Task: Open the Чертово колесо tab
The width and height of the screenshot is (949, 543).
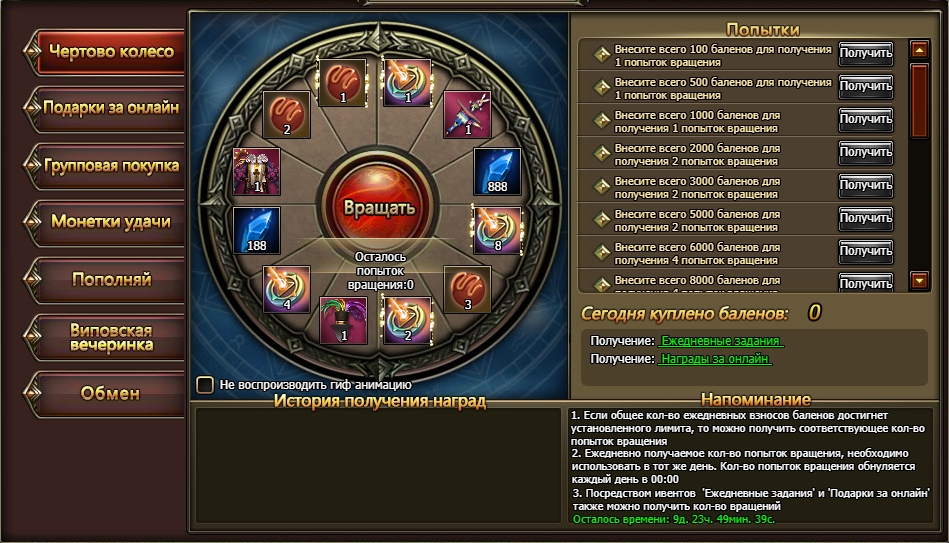Action: pos(110,52)
